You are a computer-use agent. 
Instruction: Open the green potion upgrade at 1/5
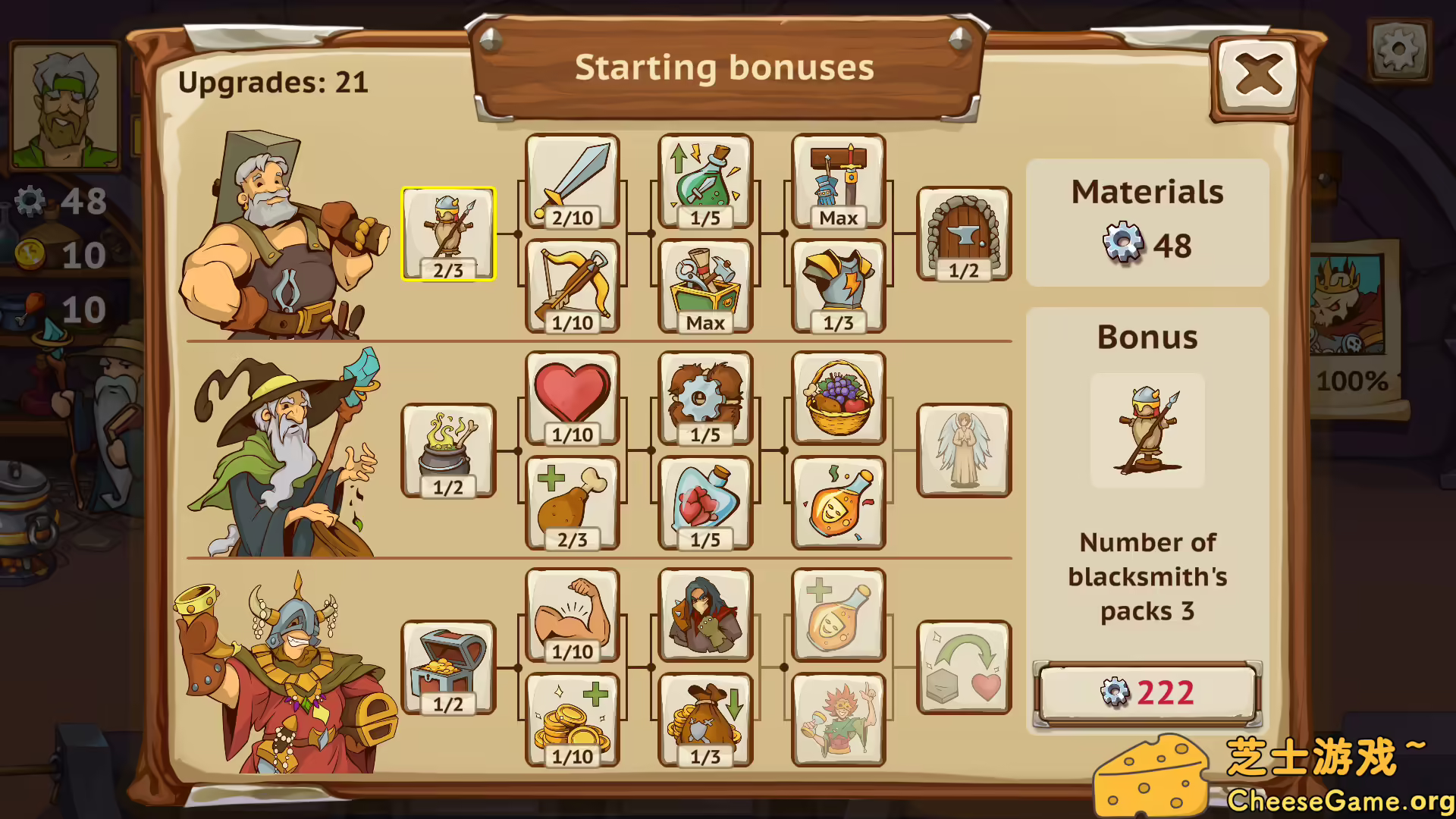tap(704, 182)
